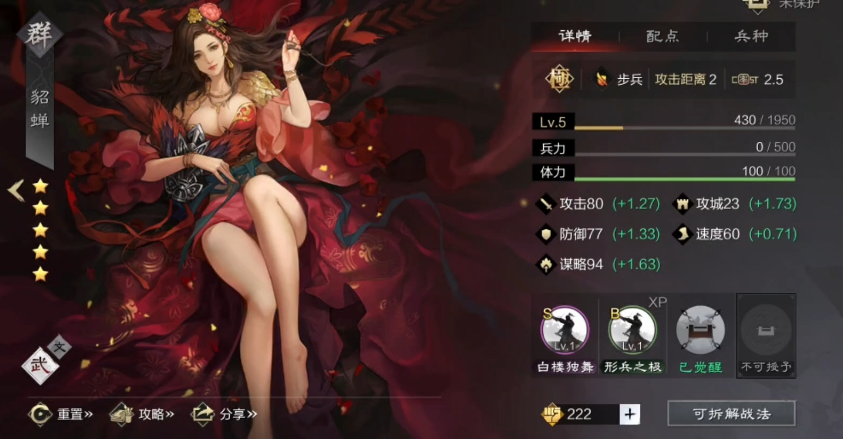The width and height of the screenshot is (843, 439).
Task: Select the 详情 tab
Action: 574,36
